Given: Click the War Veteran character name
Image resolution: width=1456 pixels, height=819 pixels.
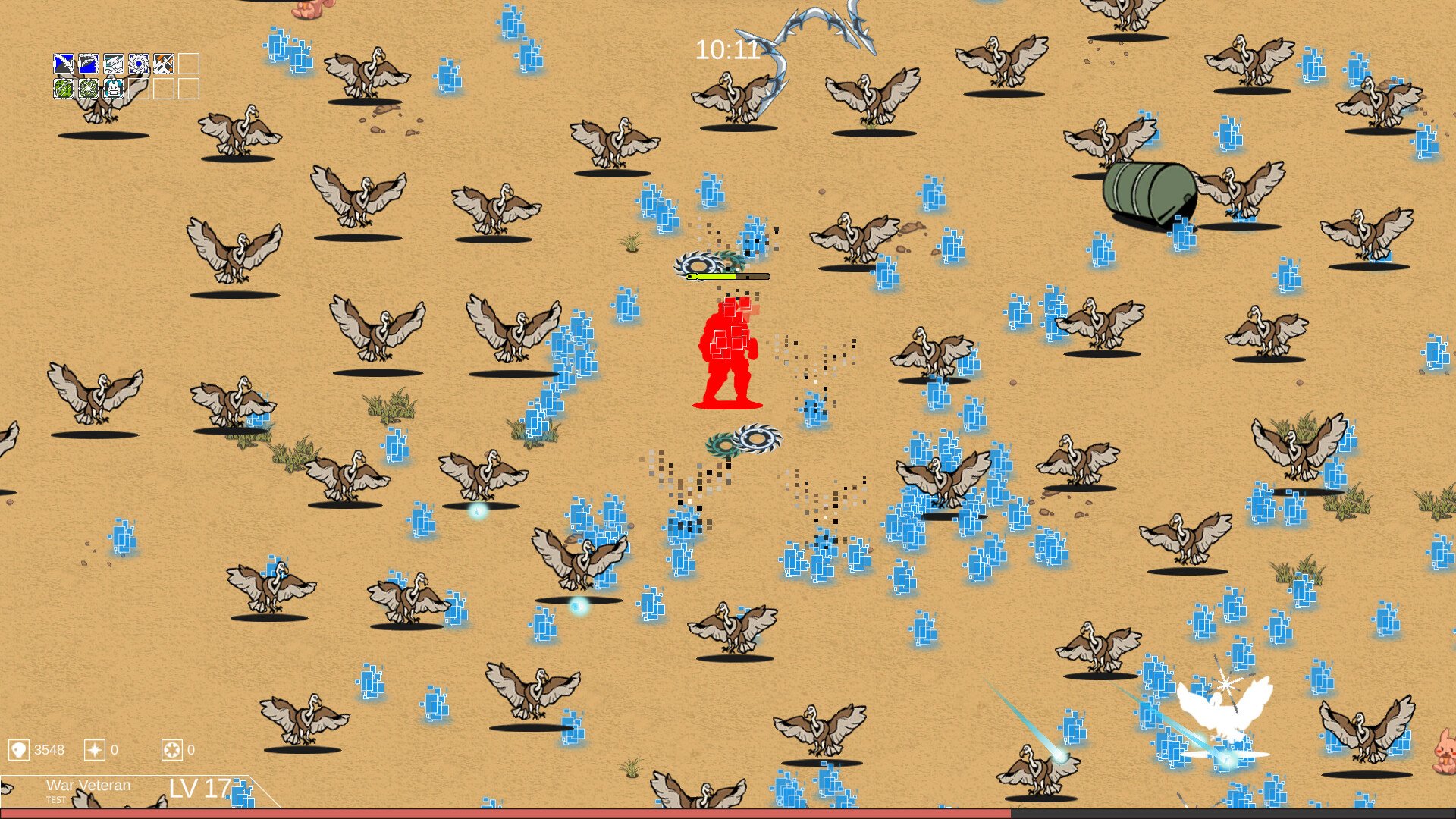Looking at the screenshot, I should 89,786.
